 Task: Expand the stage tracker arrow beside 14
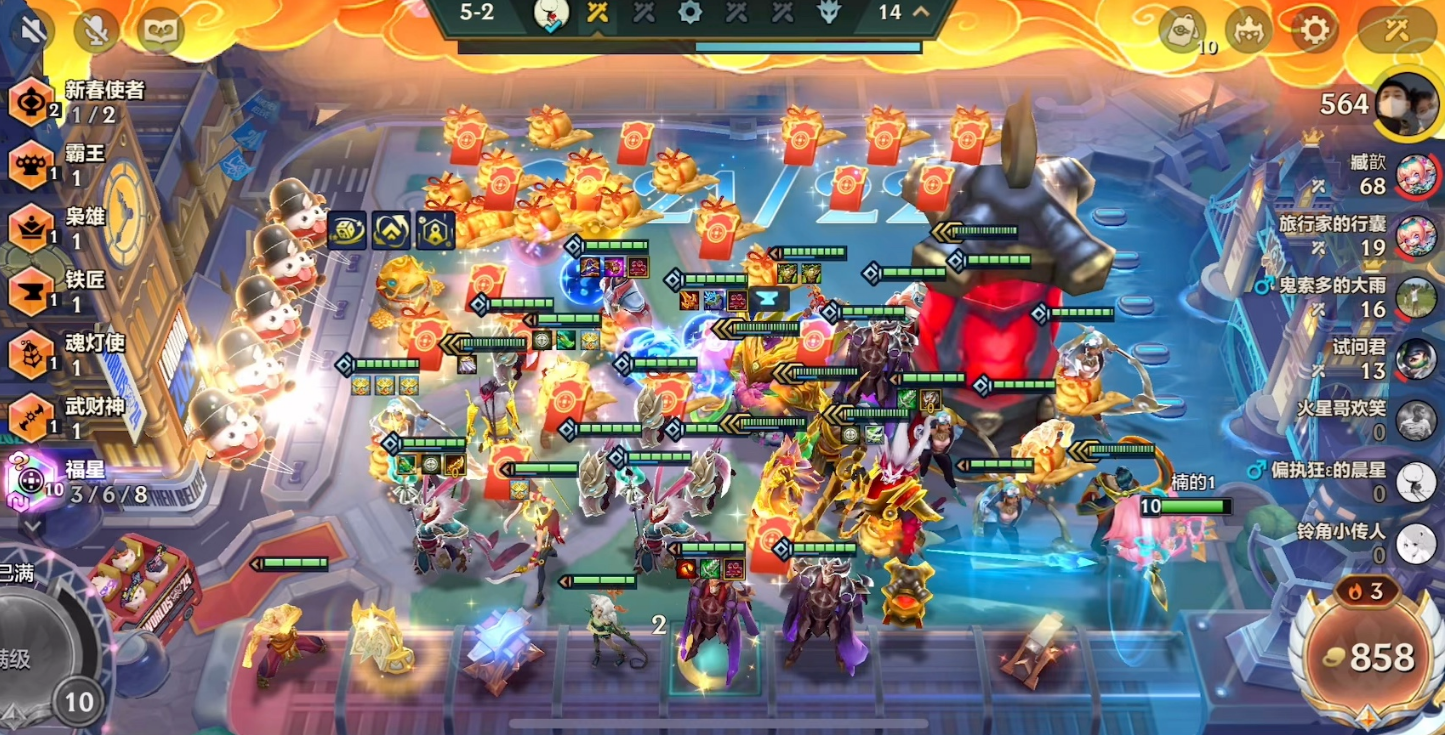tap(921, 13)
